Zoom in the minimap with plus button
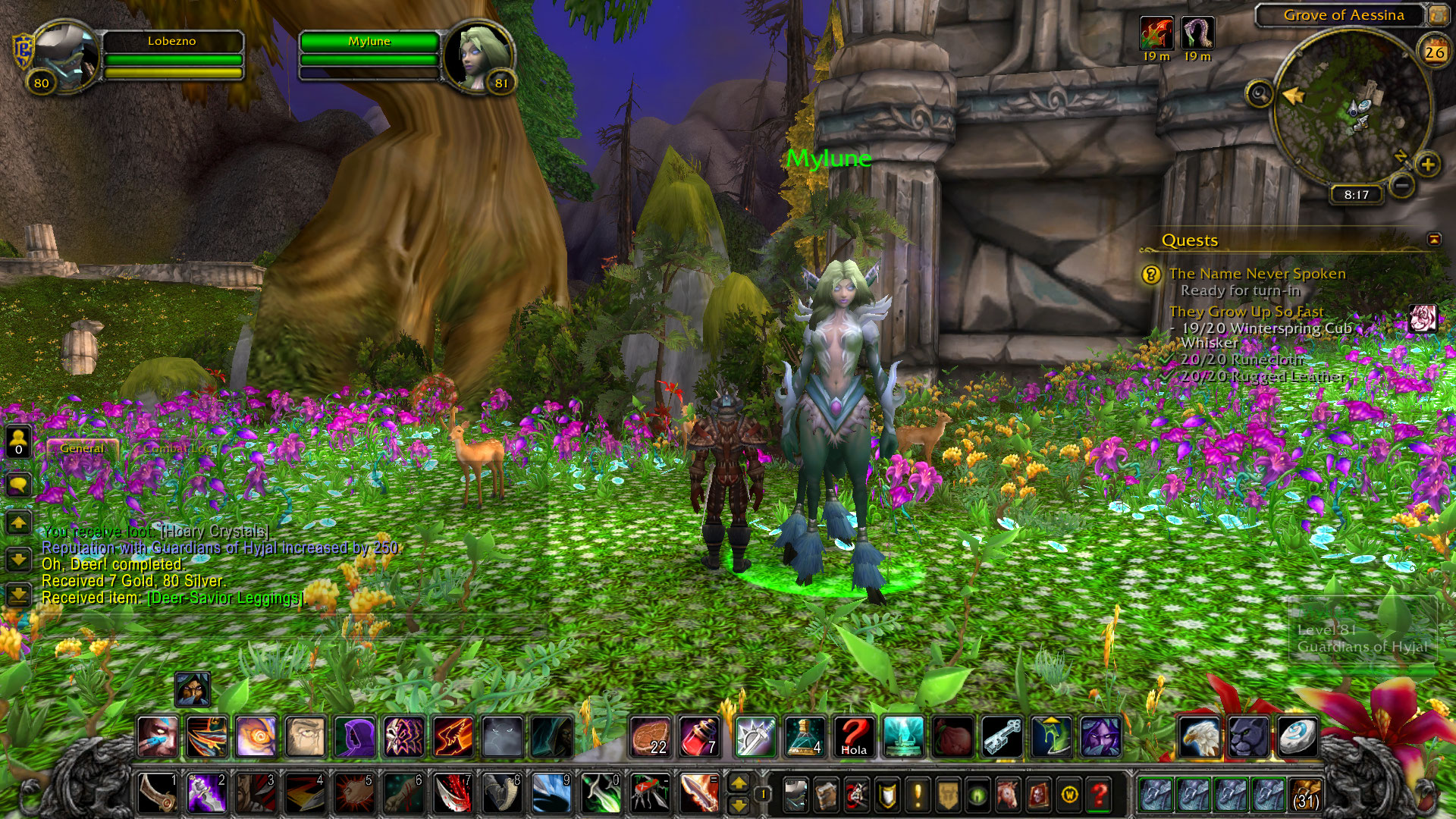The image size is (1456, 819). 1427,164
